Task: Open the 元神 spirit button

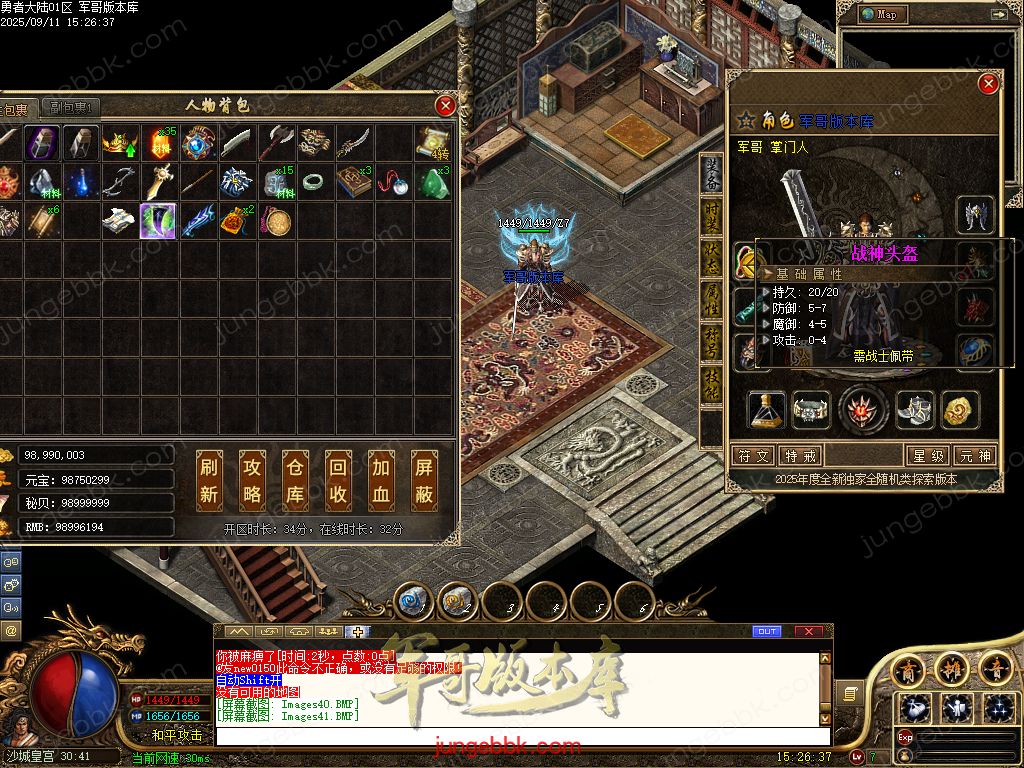Action: coord(974,455)
